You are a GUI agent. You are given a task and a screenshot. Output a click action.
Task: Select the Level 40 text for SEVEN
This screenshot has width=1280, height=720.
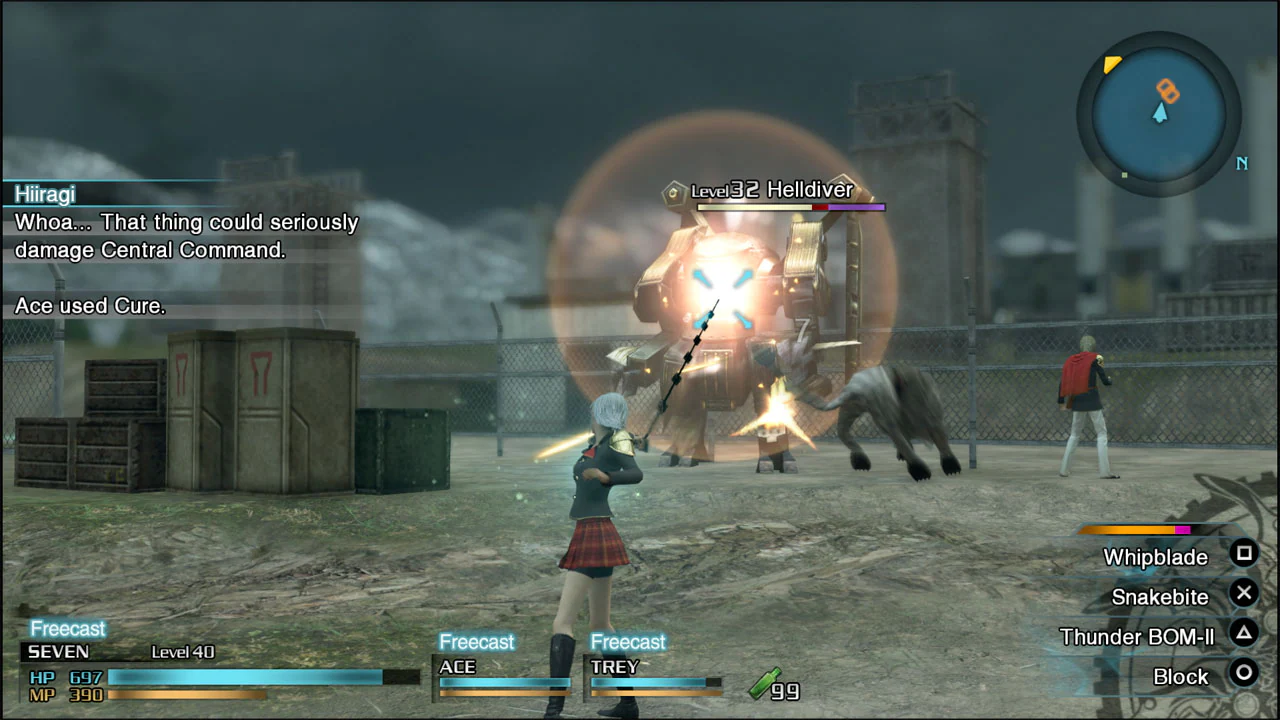183,651
